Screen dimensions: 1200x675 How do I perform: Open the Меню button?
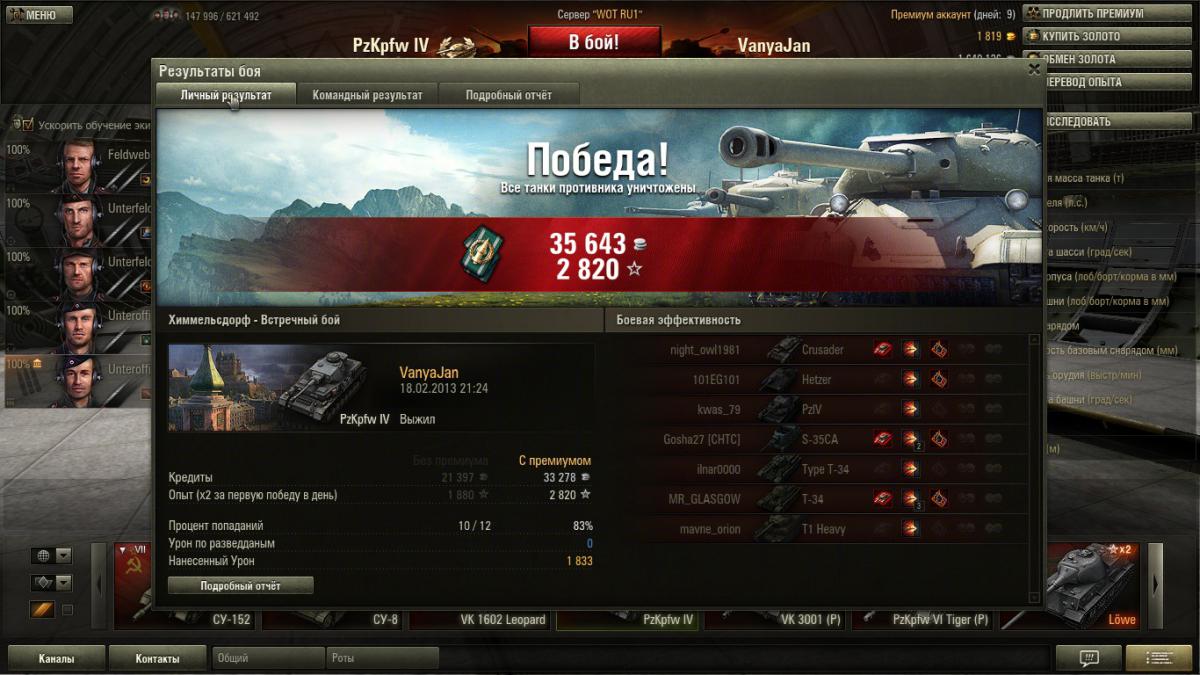40,15
